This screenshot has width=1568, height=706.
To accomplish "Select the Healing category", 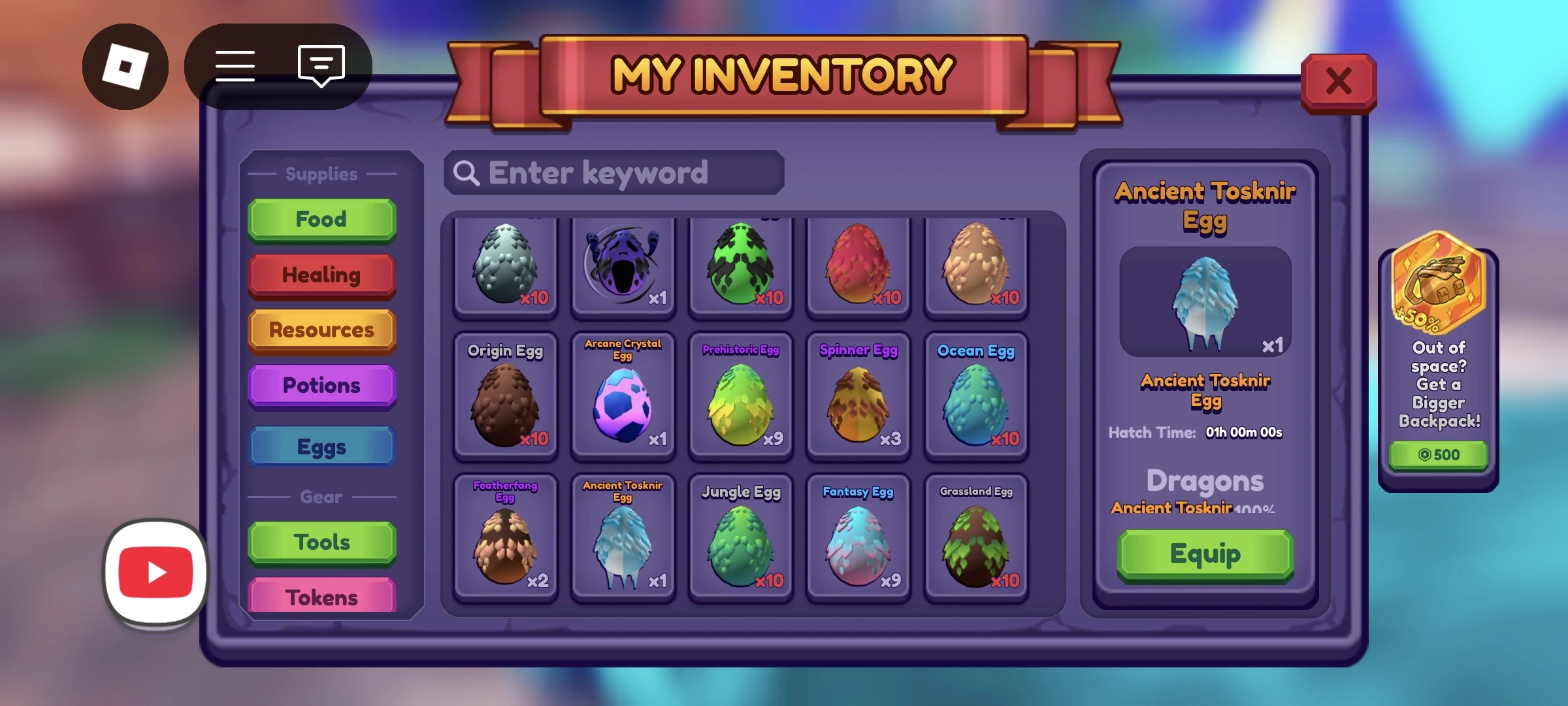I will click(x=321, y=275).
